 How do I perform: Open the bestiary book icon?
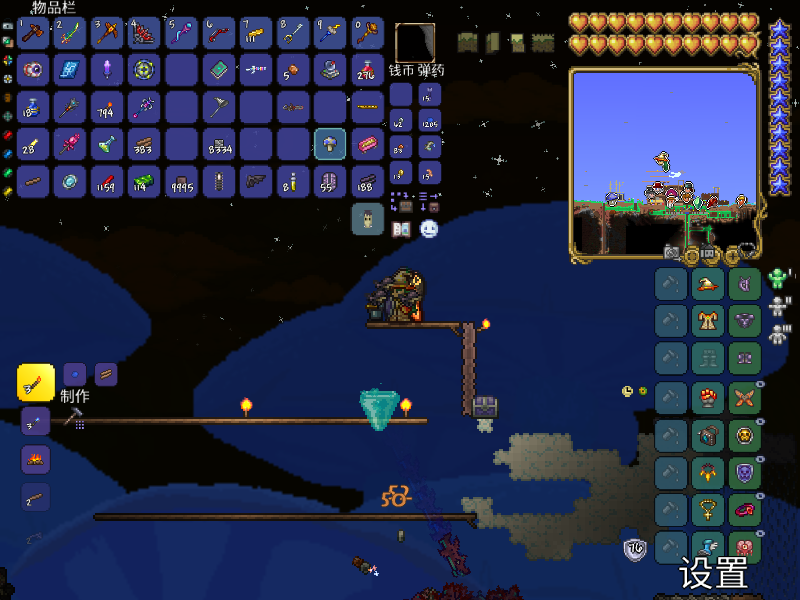[x=401, y=229]
